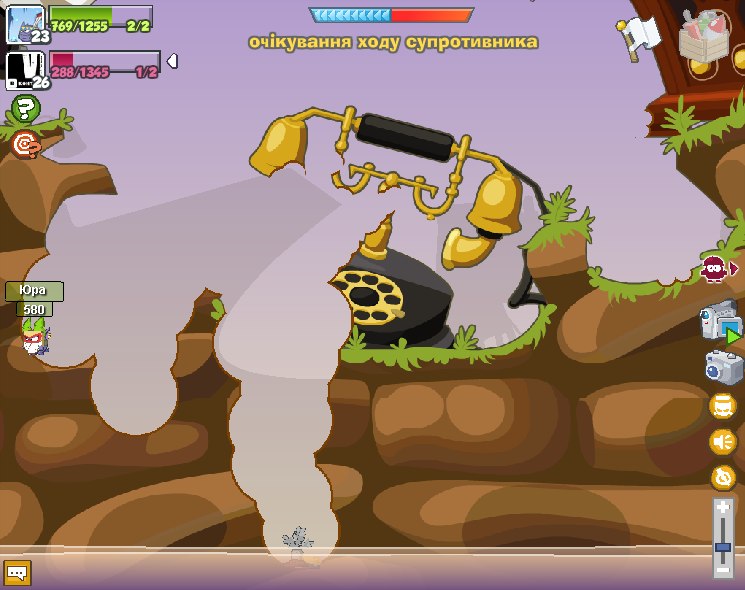Zoom out with the minus button
This screenshot has width=745, height=590.
723,569
